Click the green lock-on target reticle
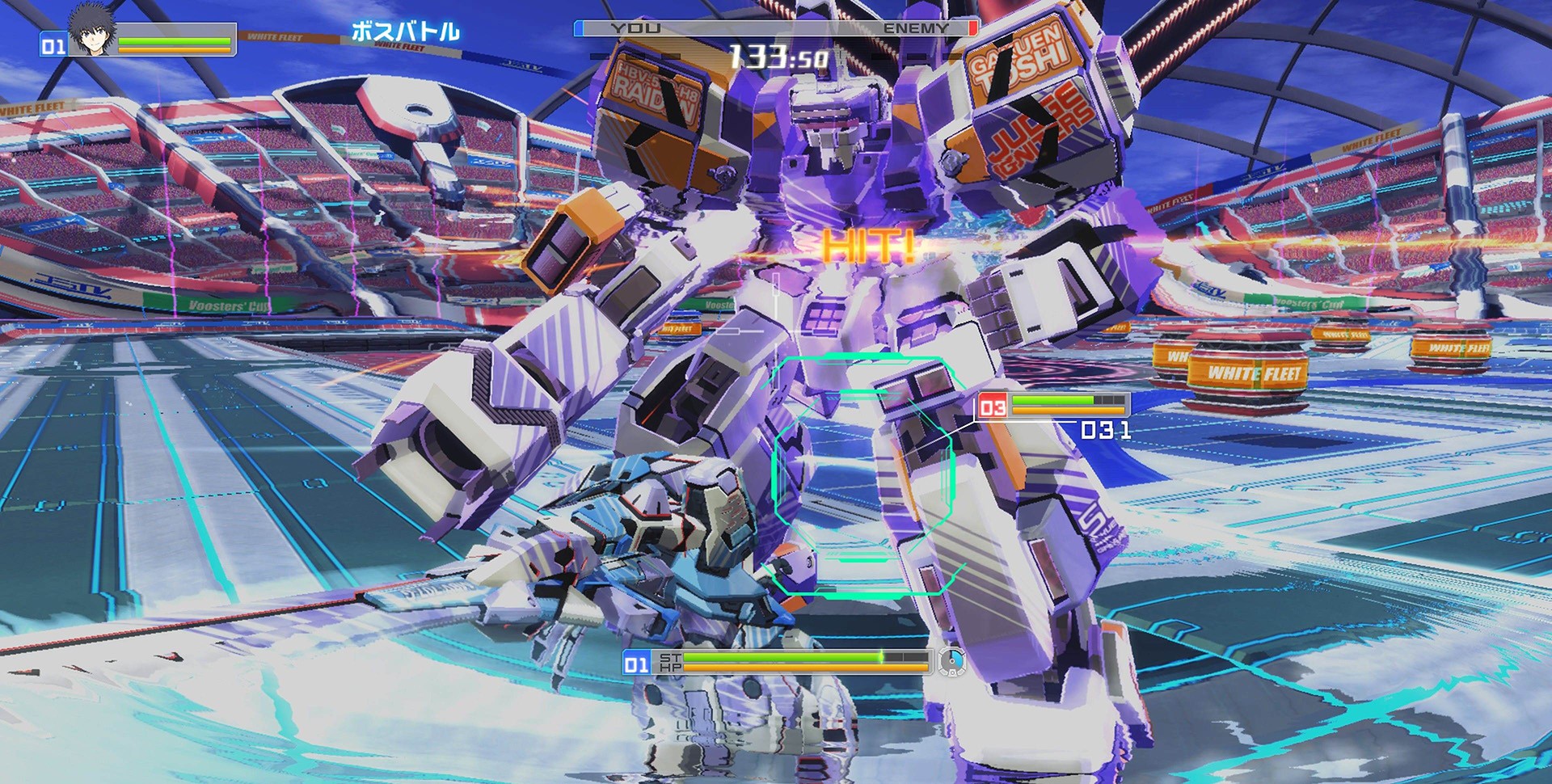This screenshot has height=784, width=1552. 863,475
